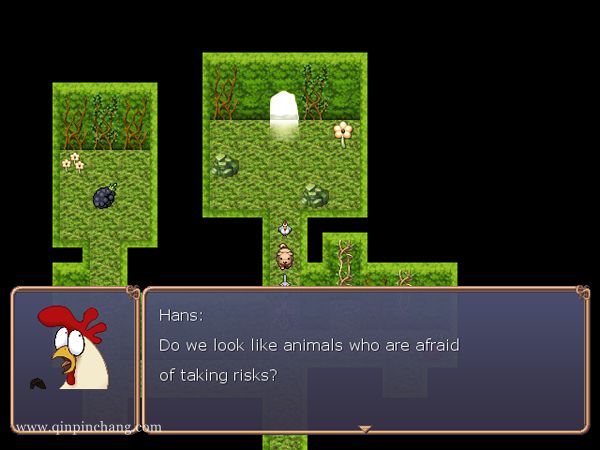Advance Hans's dialogue text box
600x450 pixels.
coord(365,360)
